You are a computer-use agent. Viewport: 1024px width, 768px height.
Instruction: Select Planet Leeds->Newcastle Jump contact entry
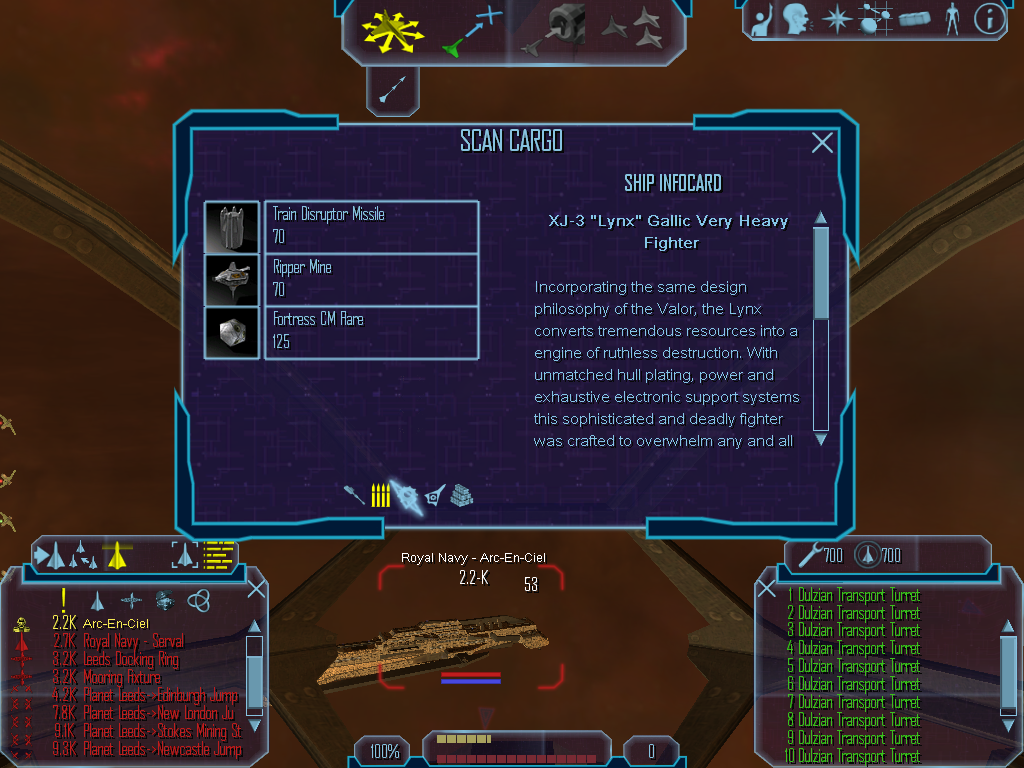162,749
